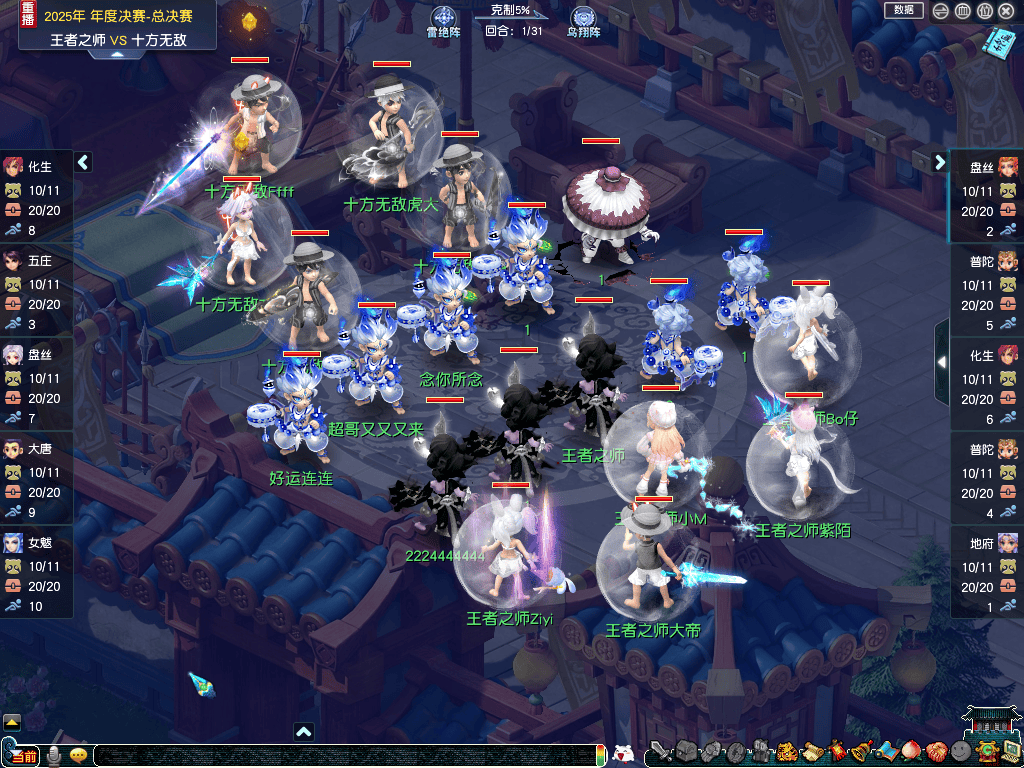Select the 地府 row in right team list
This screenshot has width=1024, height=768.
point(986,574)
